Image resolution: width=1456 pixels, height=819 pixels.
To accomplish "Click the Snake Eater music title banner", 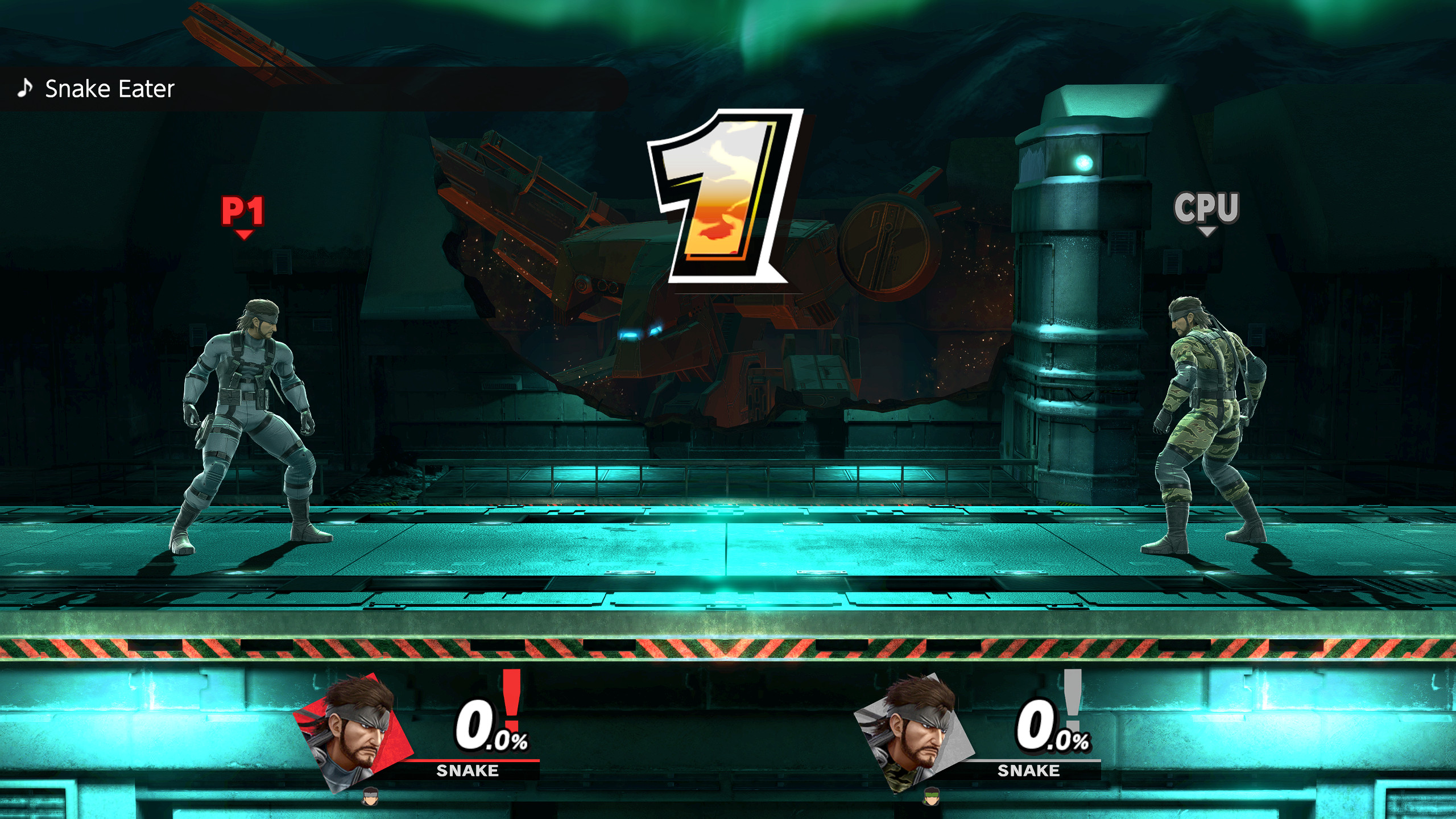I will [x=109, y=89].
